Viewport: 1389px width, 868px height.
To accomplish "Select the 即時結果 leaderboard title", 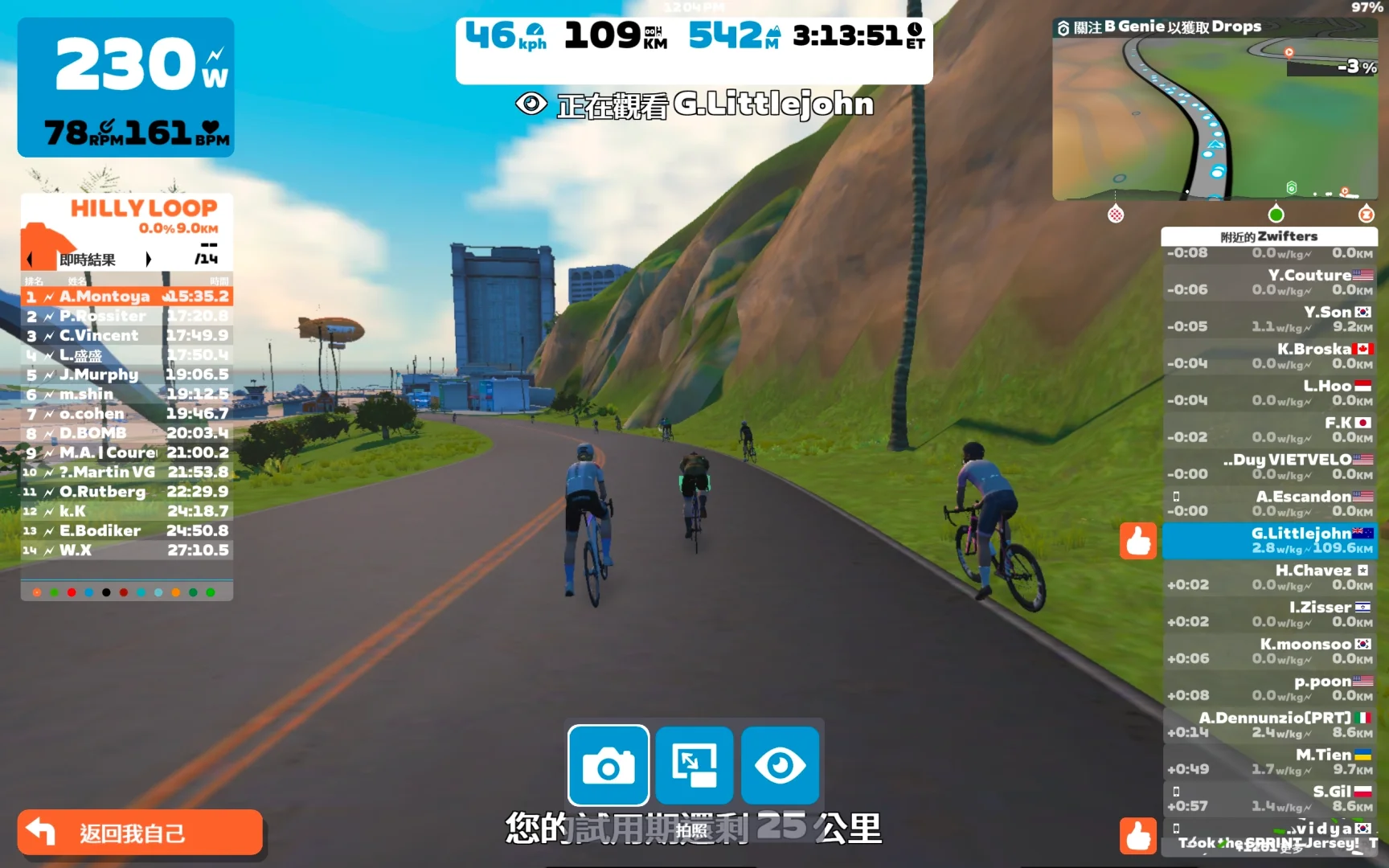I will point(88,259).
